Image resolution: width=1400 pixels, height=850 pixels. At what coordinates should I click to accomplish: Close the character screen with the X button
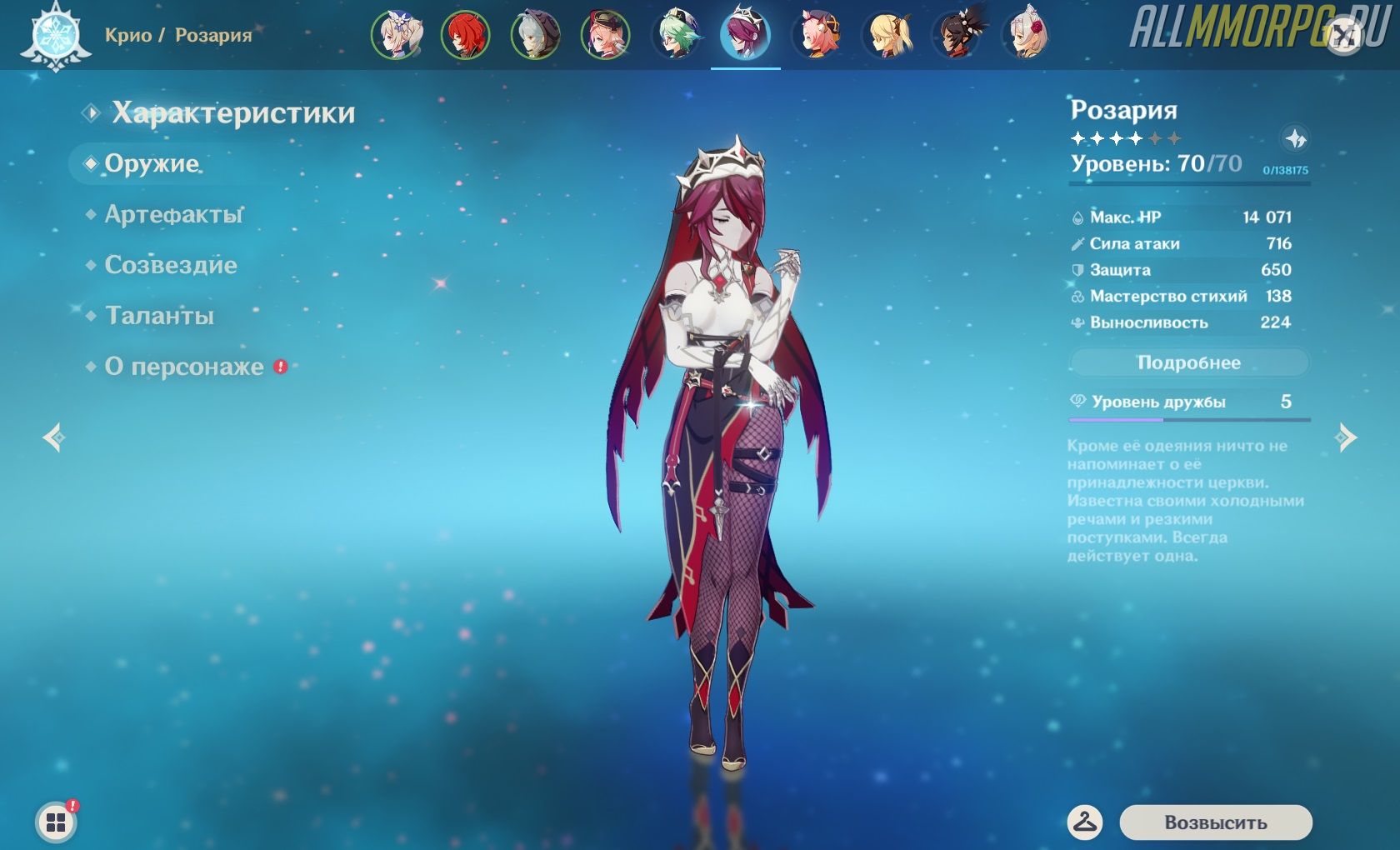(1344, 36)
